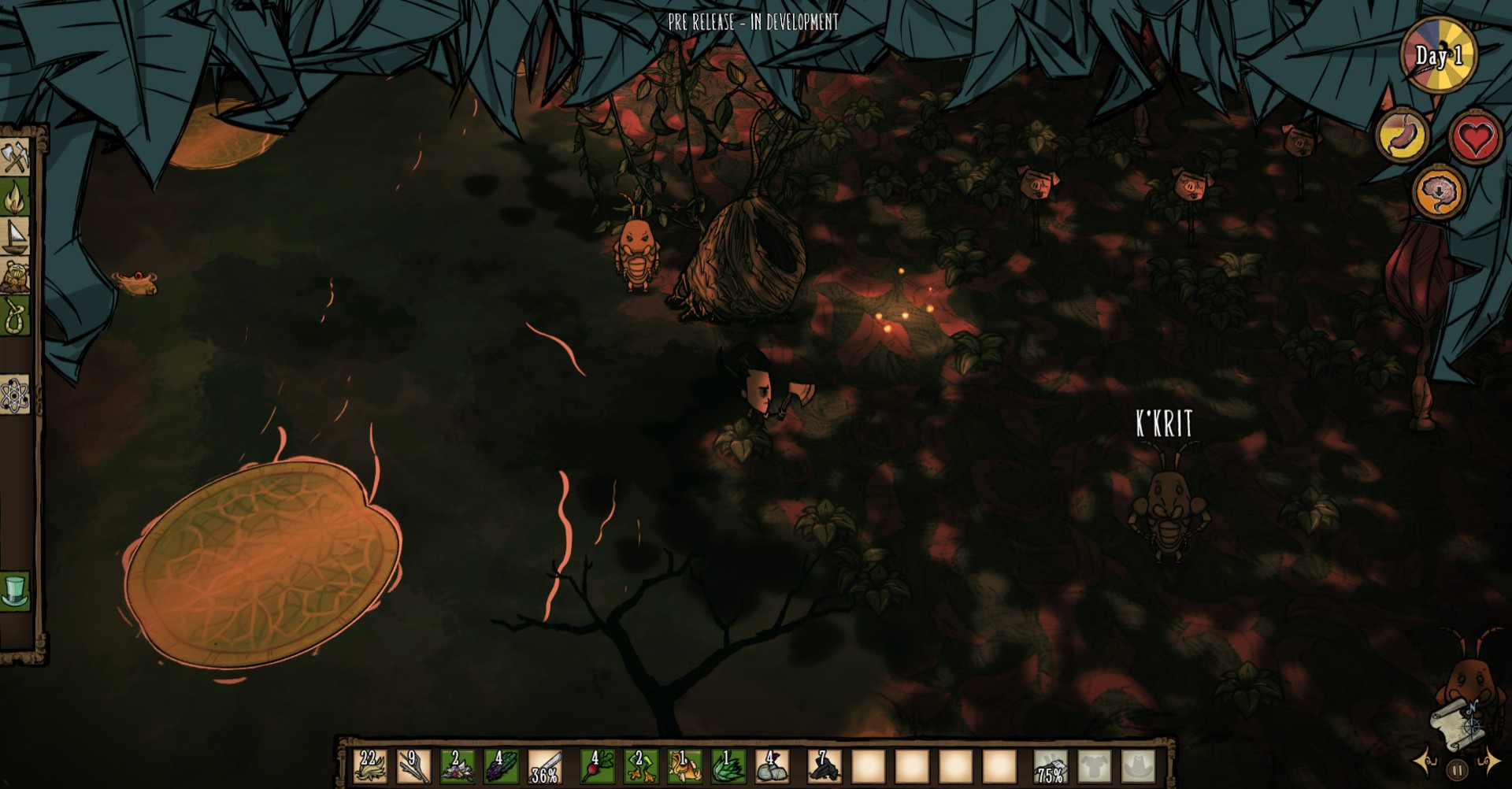Open the green top hat Dress tab
The image size is (1512, 789).
15,591
